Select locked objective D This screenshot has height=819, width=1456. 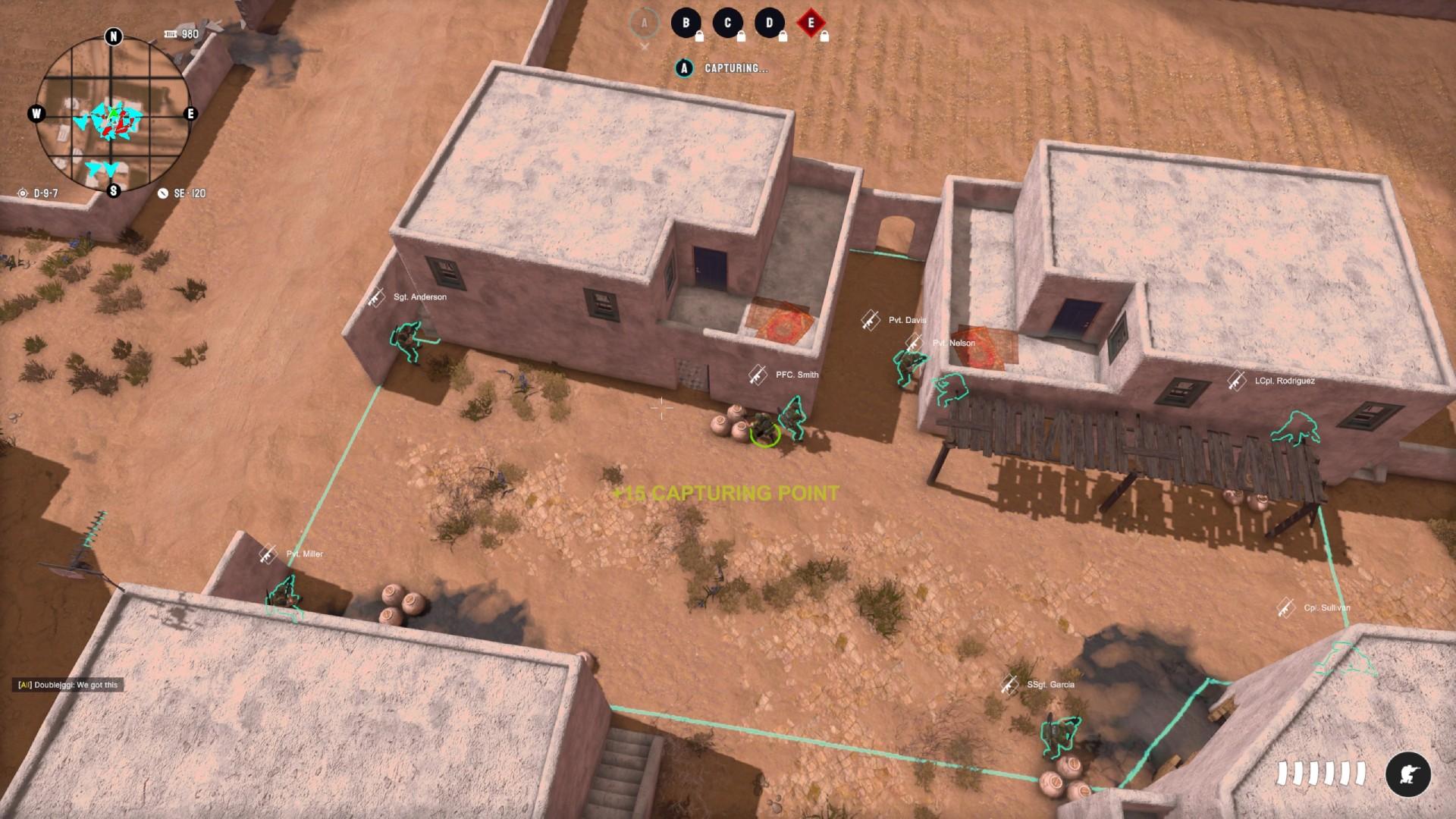(x=769, y=23)
